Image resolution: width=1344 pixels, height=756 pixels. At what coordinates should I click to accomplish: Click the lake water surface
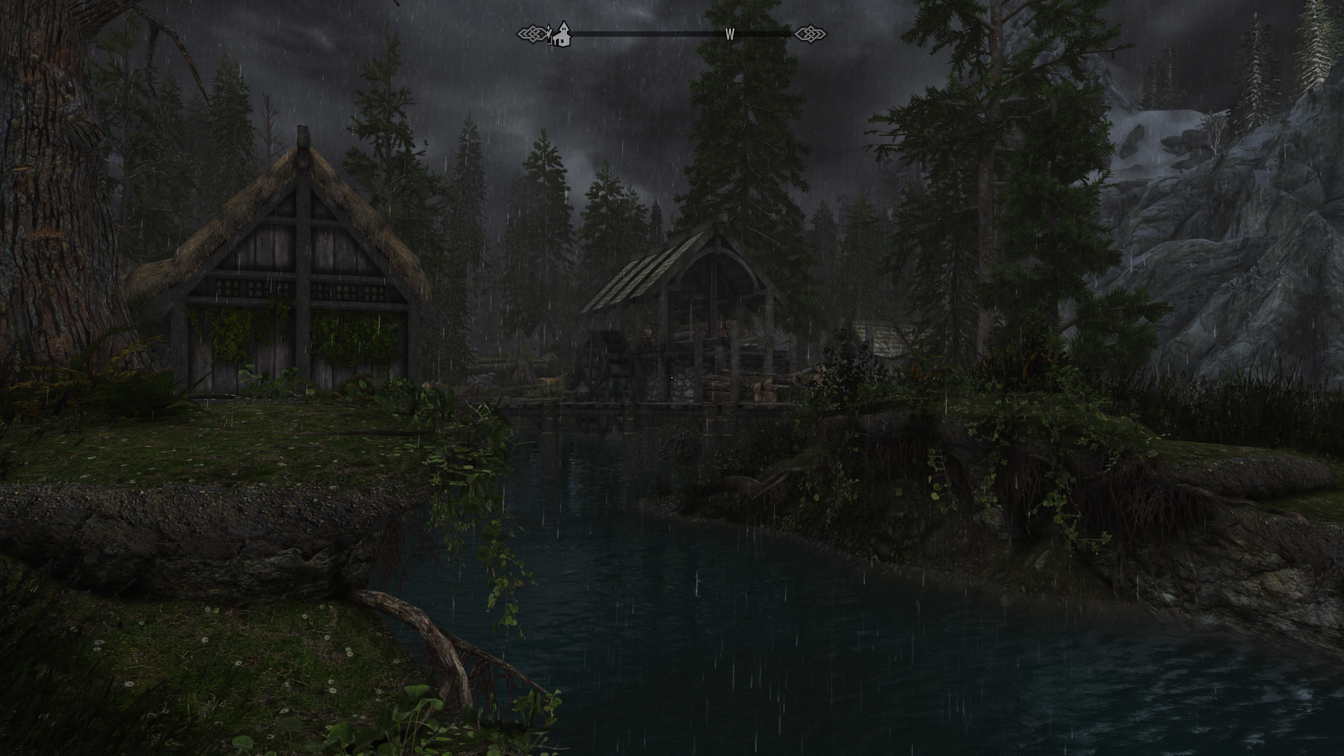click(750, 630)
